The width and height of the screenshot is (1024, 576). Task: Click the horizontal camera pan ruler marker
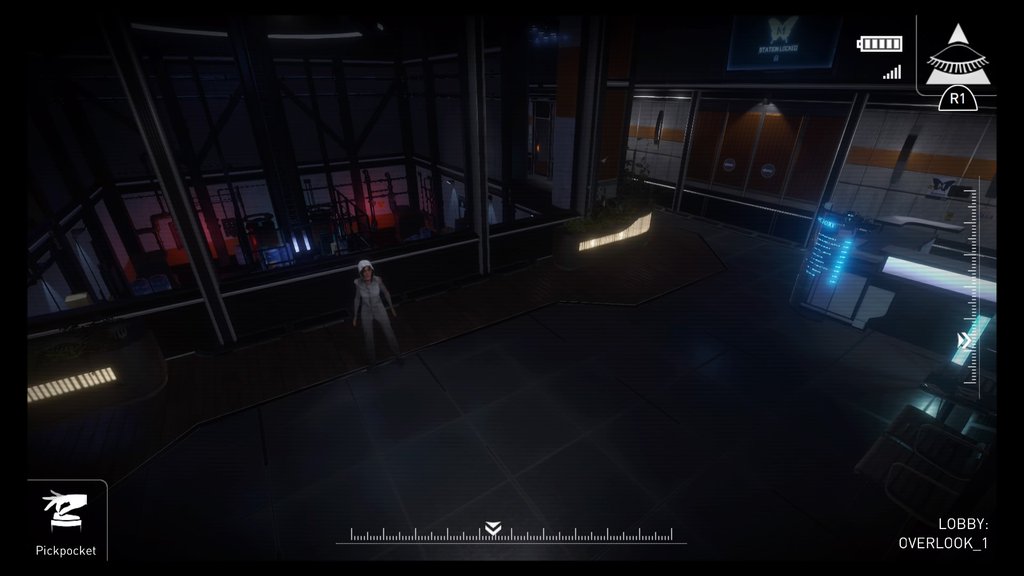click(x=492, y=529)
